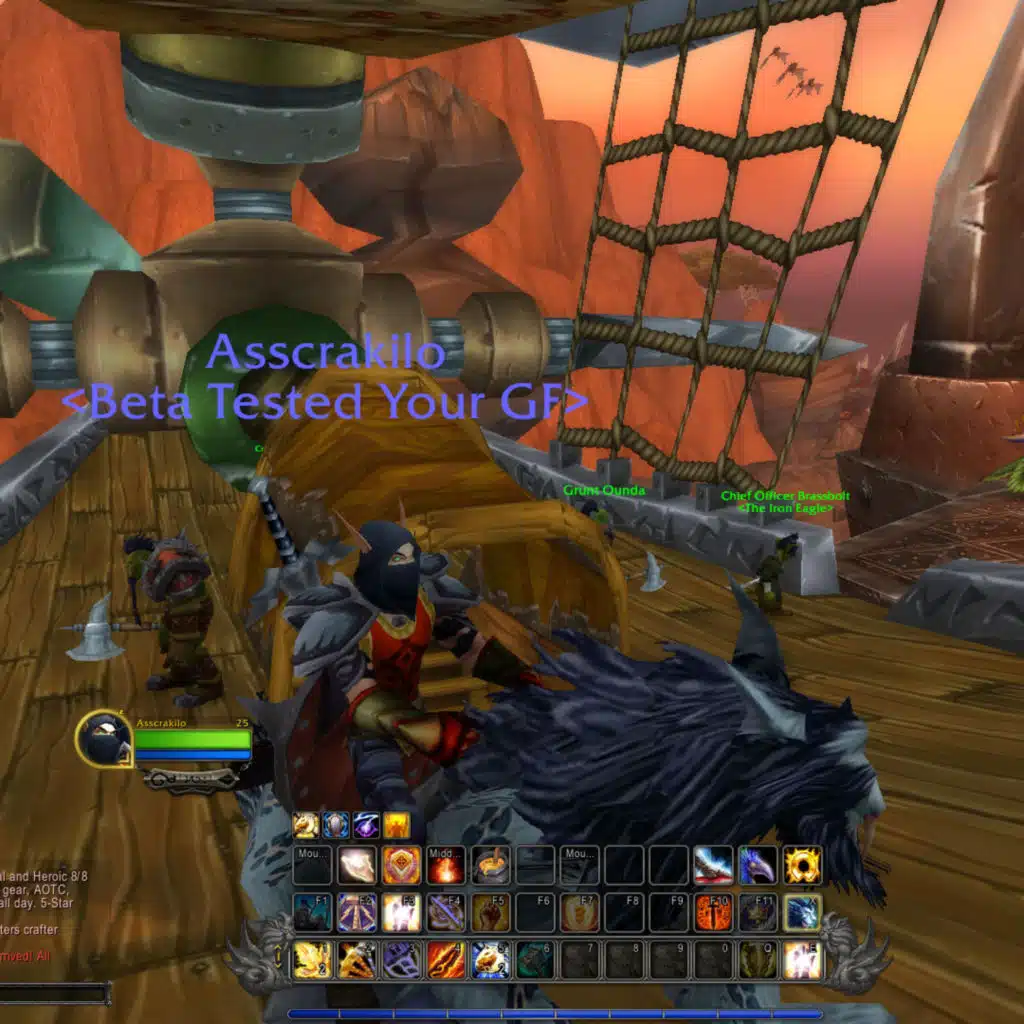Select the blue shield aura icon

[x=336, y=825]
